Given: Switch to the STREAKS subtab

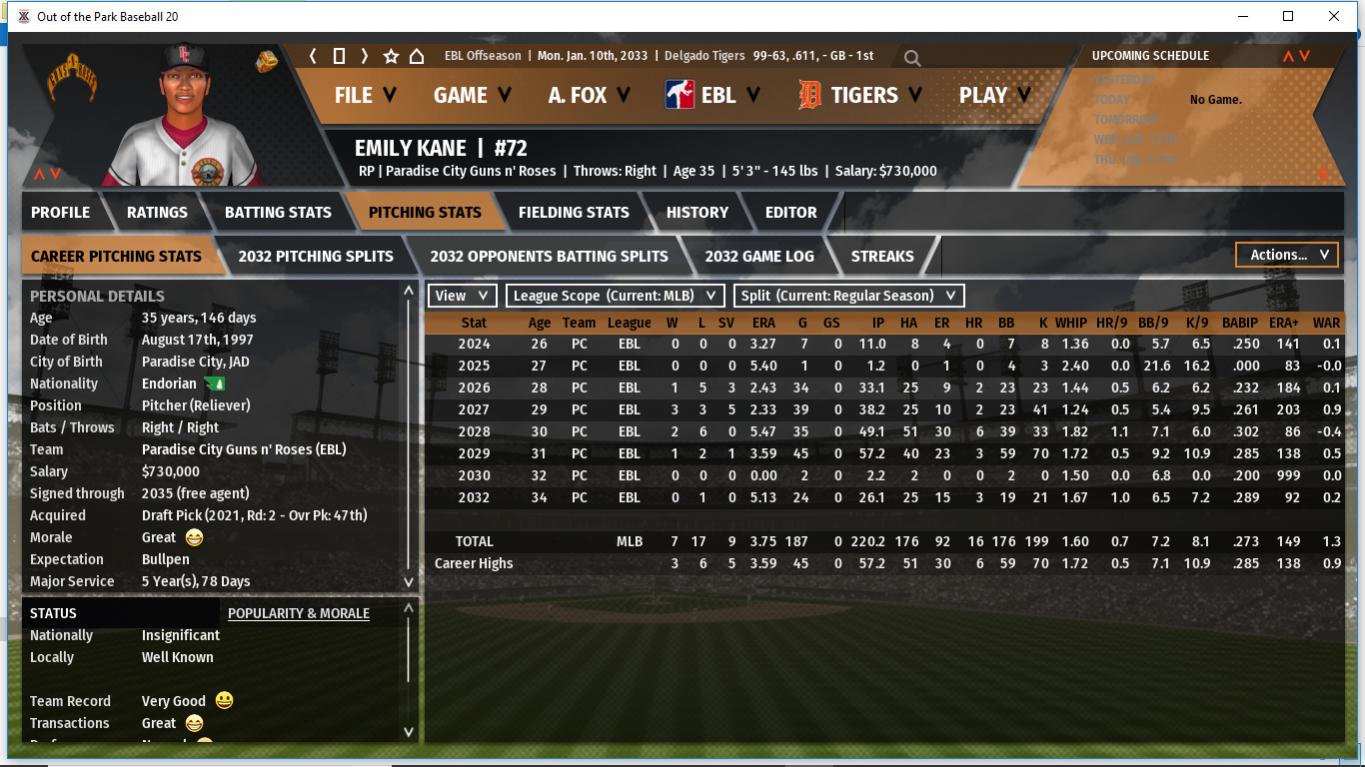Looking at the screenshot, I should [882, 256].
